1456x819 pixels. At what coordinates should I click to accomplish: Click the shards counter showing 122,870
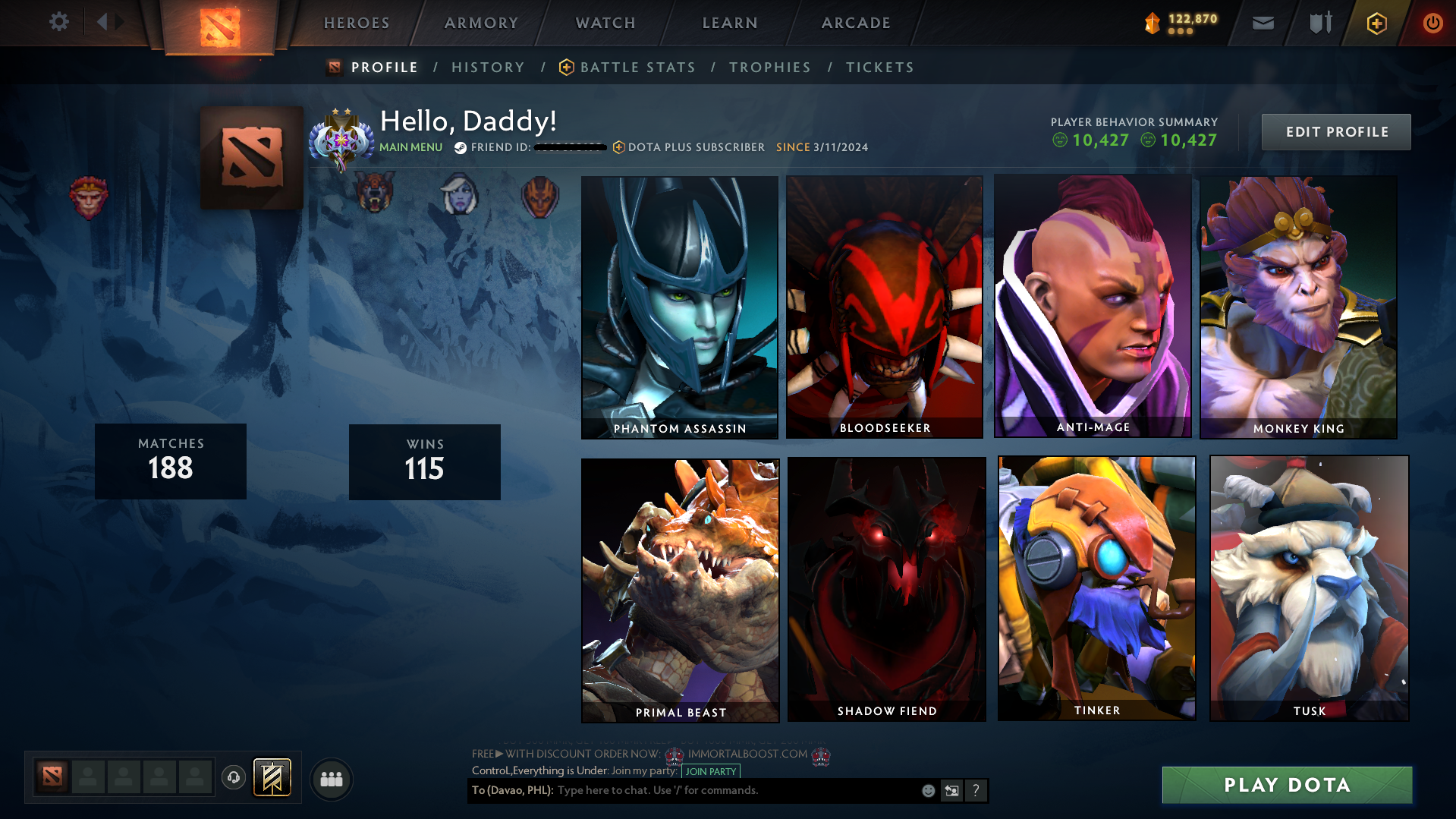pyautogui.click(x=1180, y=23)
